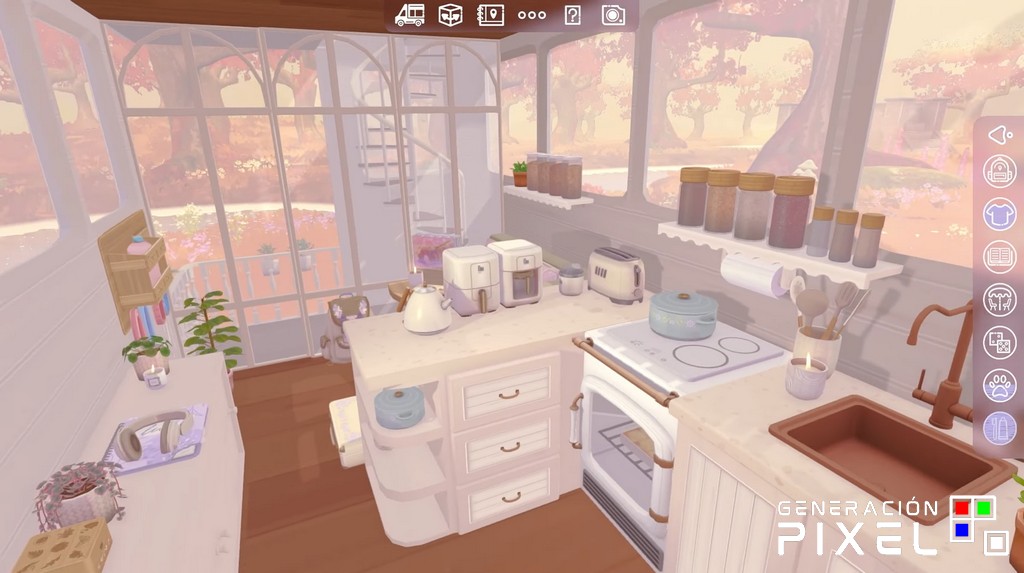1024x573 pixels.
Task: Open the paw print pets menu
Action: pos(999,386)
